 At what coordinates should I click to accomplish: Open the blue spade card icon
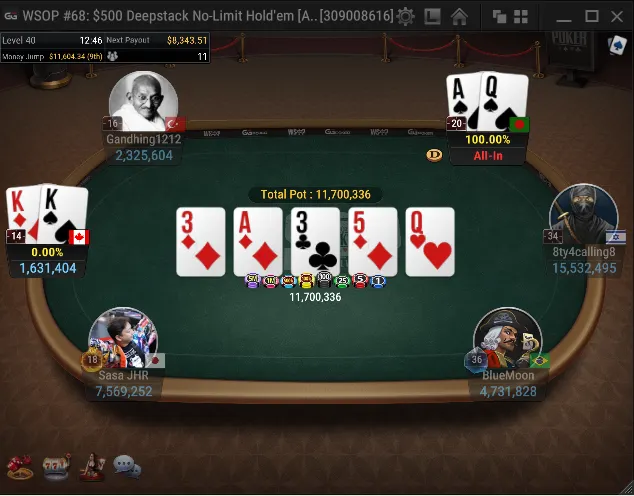[x=617, y=45]
